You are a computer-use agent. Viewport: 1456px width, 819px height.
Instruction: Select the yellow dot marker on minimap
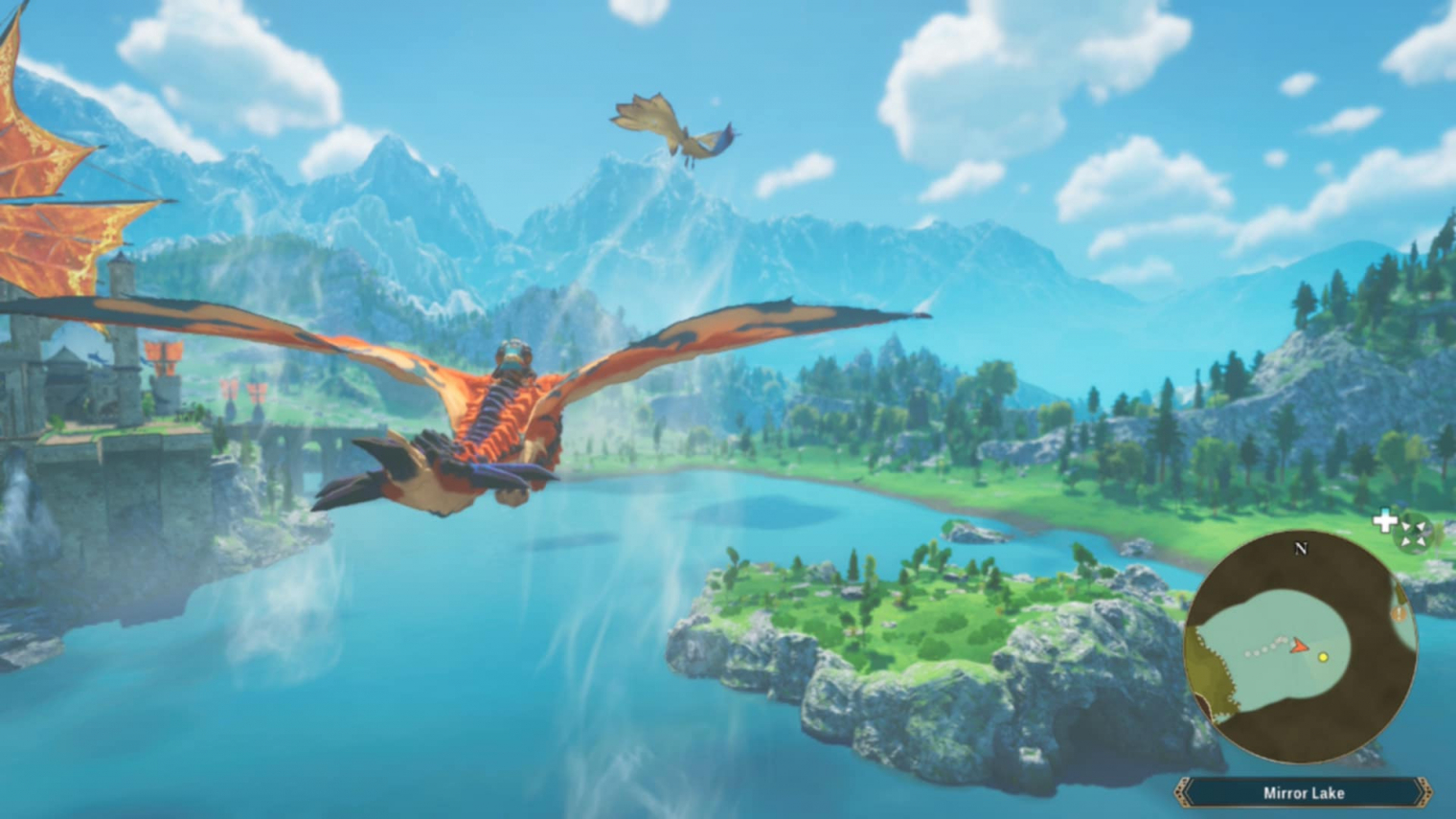[x=1323, y=657]
